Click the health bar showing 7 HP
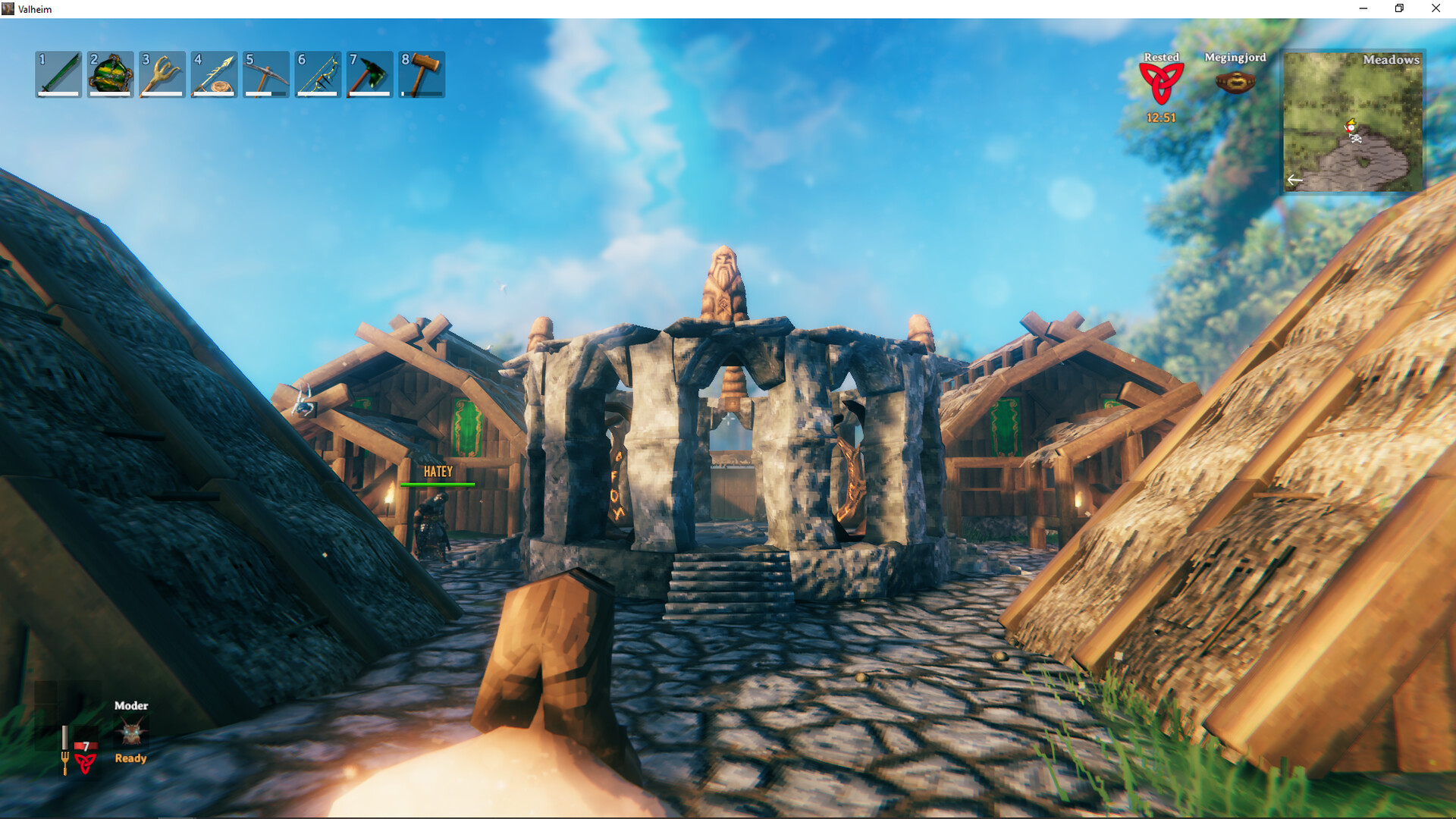 click(x=86, y=746)
